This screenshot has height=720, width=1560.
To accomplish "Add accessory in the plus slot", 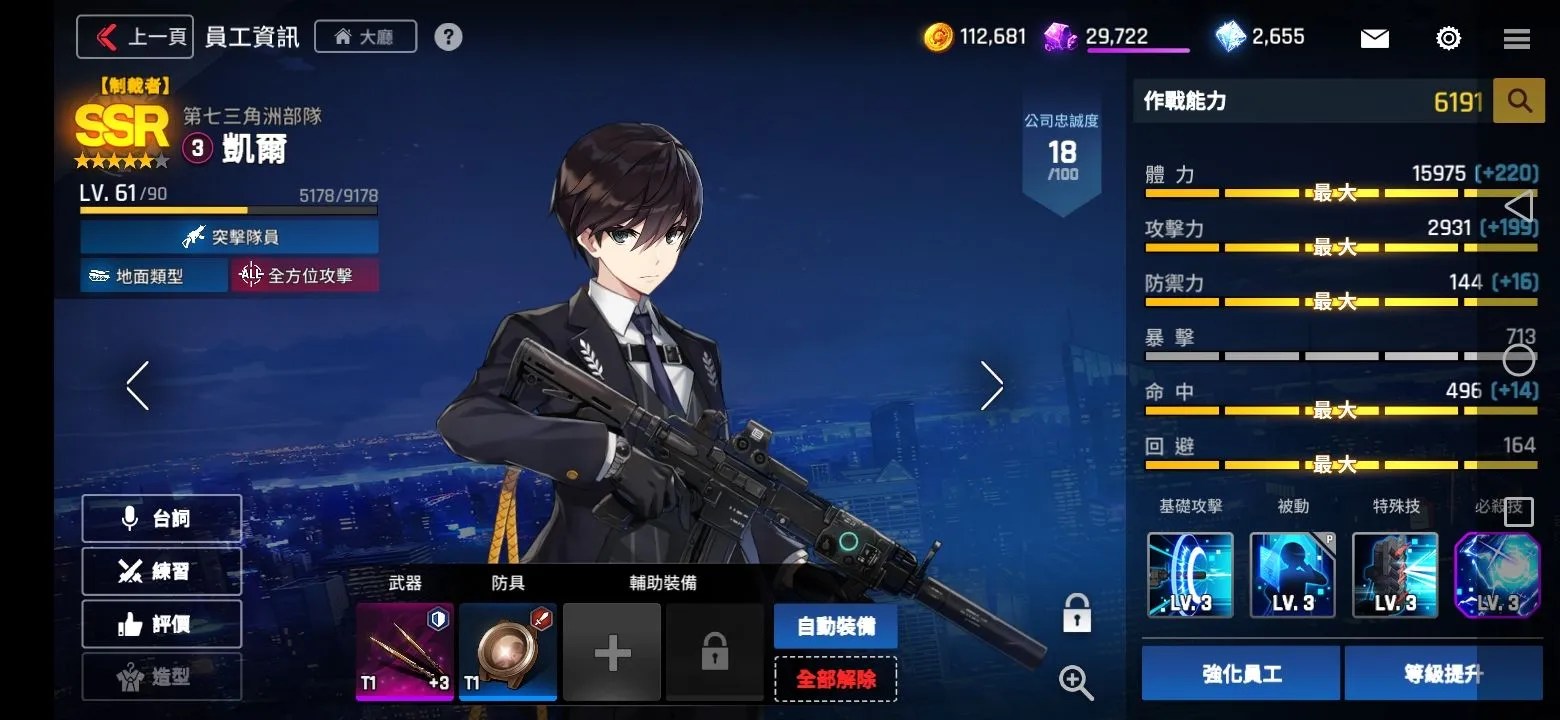I will (611, 653).
